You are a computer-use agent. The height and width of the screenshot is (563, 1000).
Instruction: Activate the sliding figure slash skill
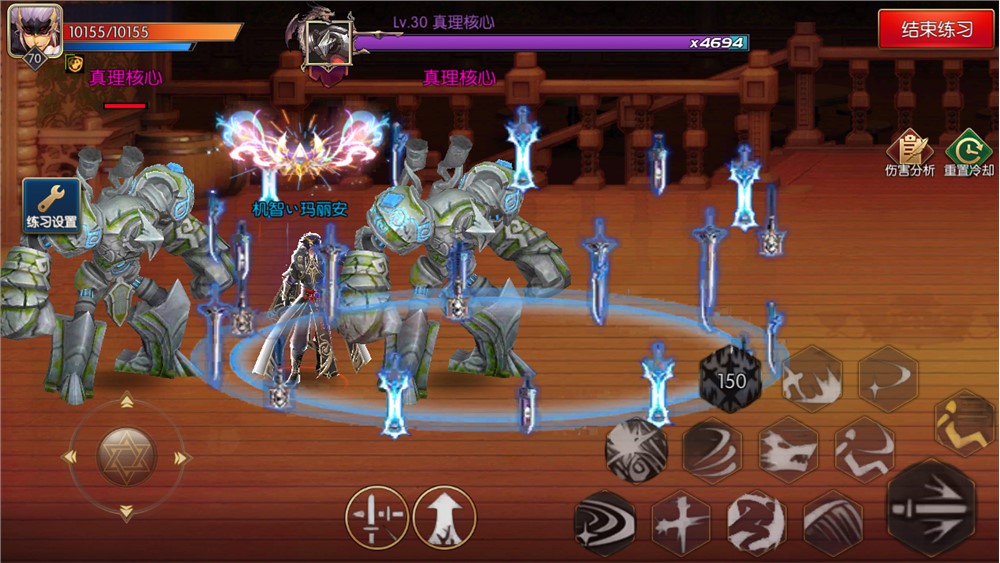tap(864, 449)
